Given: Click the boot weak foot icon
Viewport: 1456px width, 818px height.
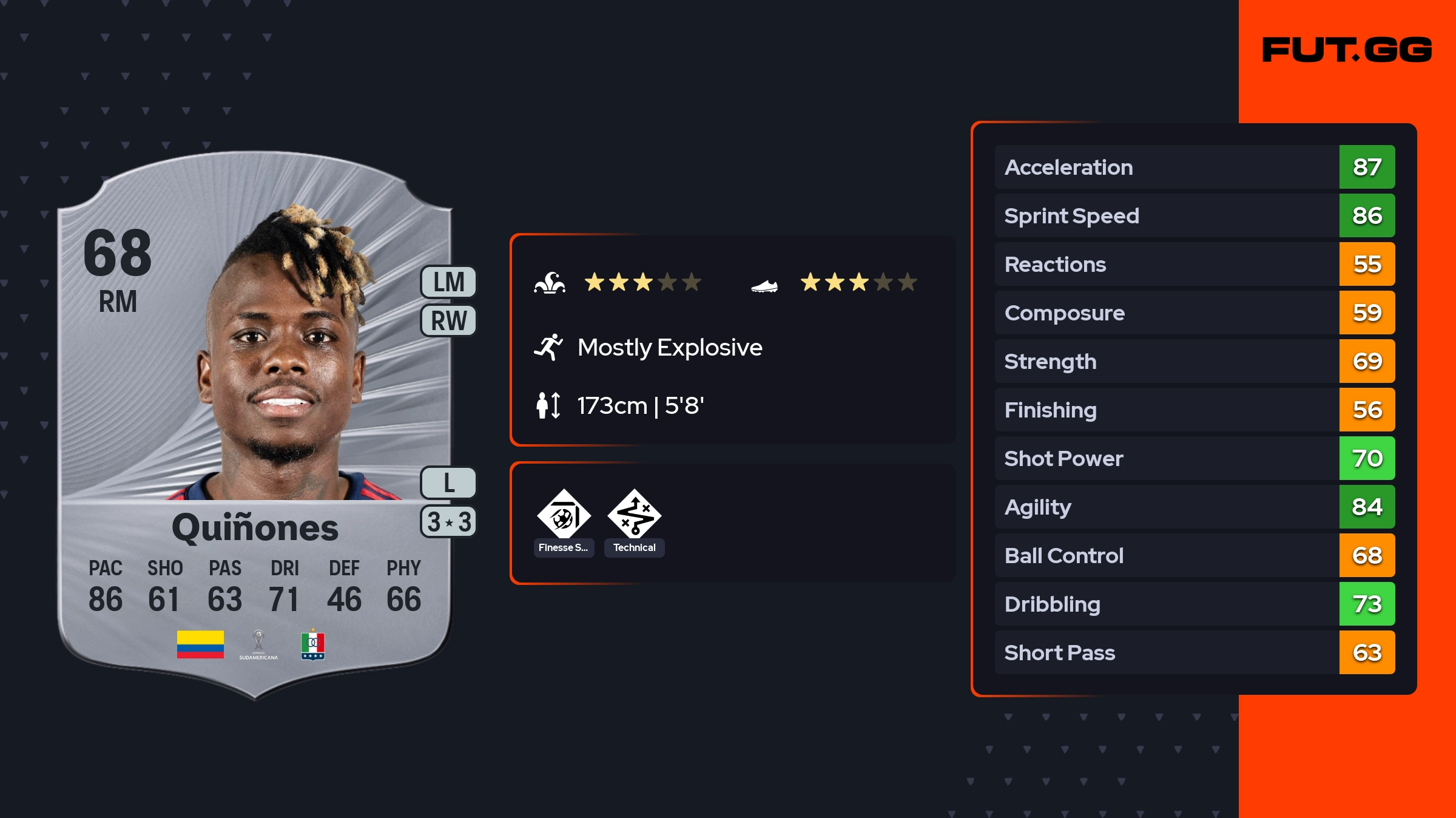Looking at the screenshot, I should click(764, 285).
